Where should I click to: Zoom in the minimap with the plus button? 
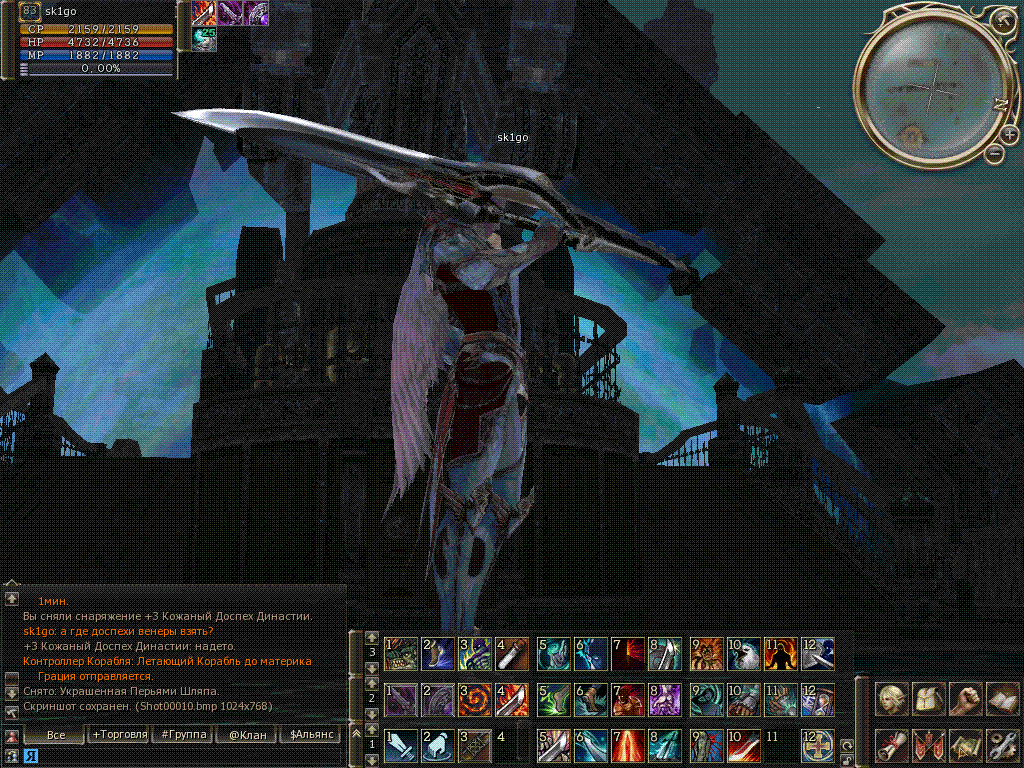pos(1008,135)
